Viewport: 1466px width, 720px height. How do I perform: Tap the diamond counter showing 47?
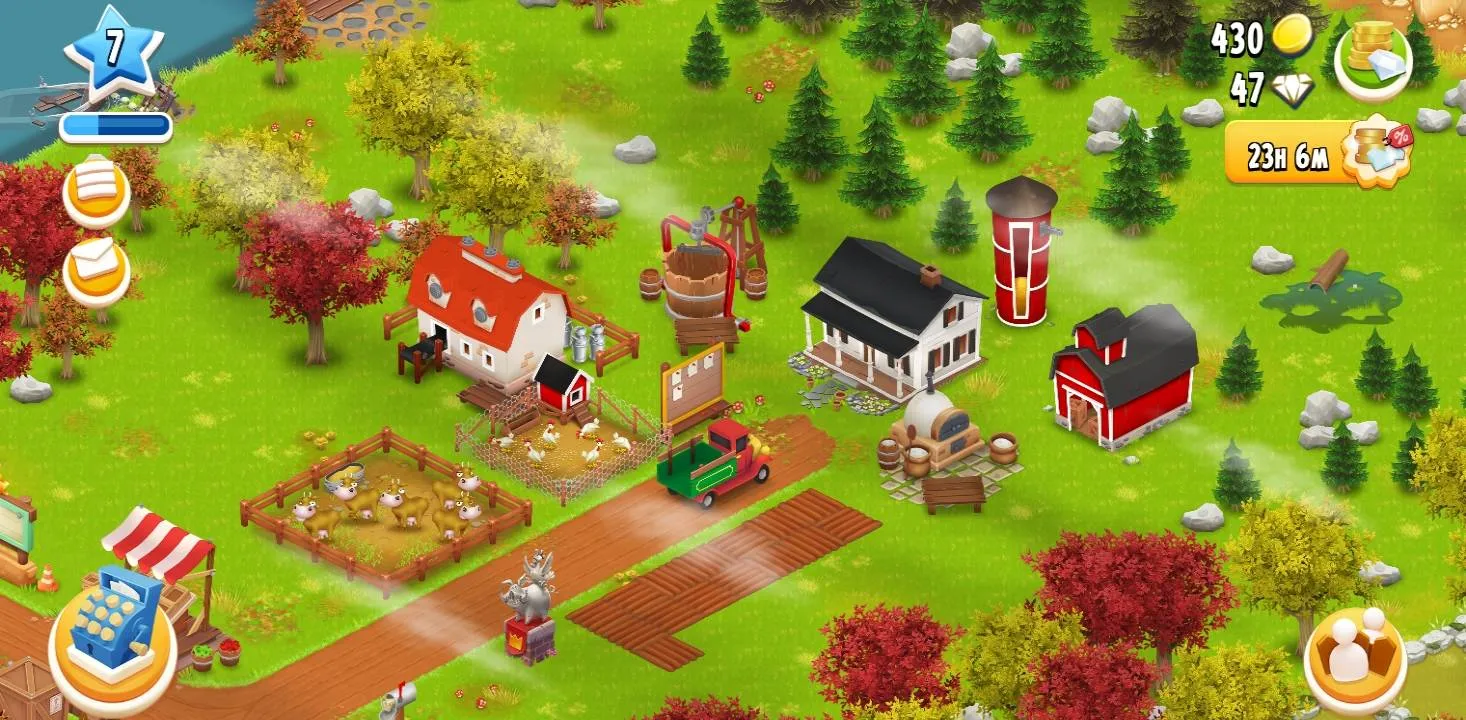pyautogui.click(x=1258, y=87)
